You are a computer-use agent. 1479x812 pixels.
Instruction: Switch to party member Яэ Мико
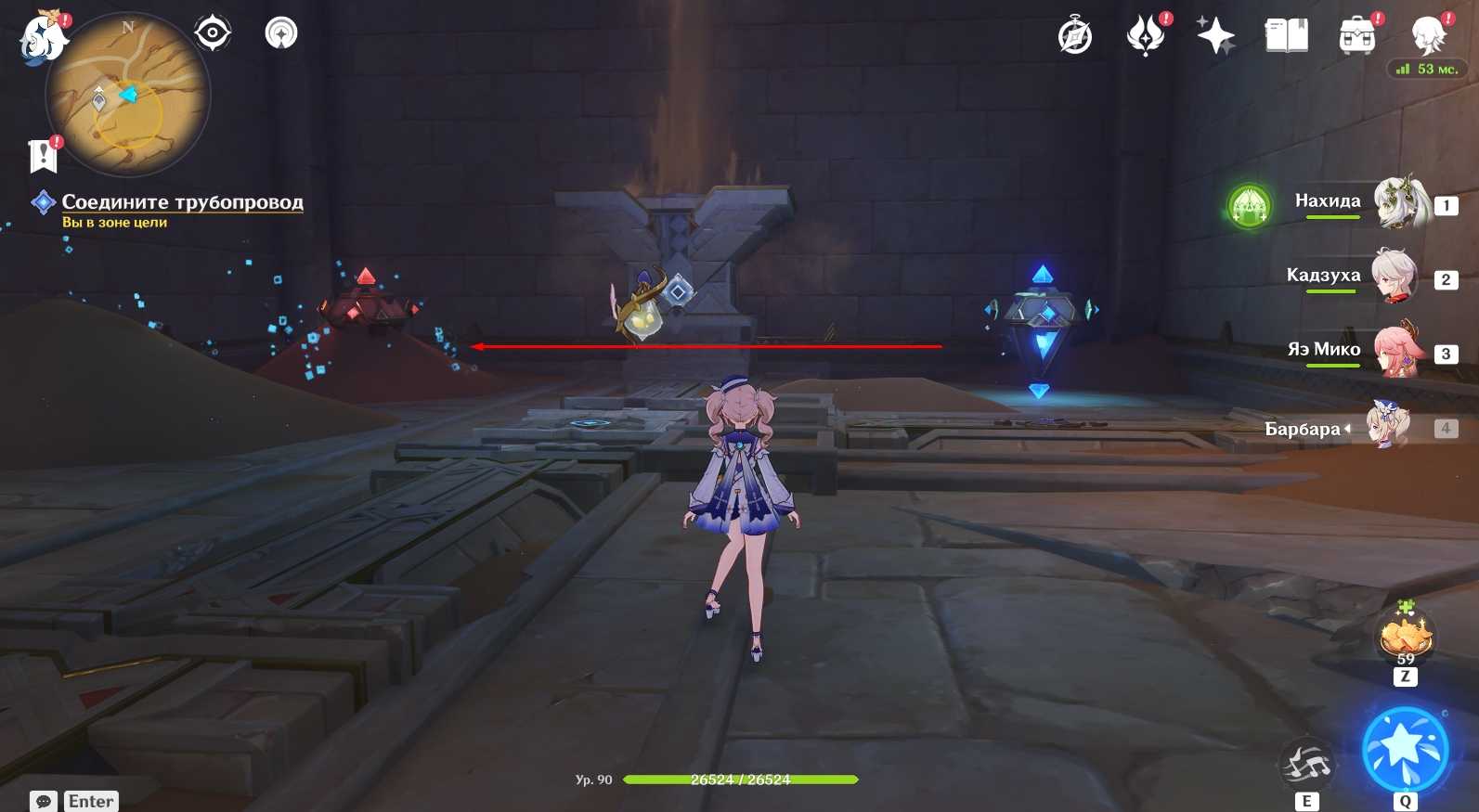click(1397, 351)
